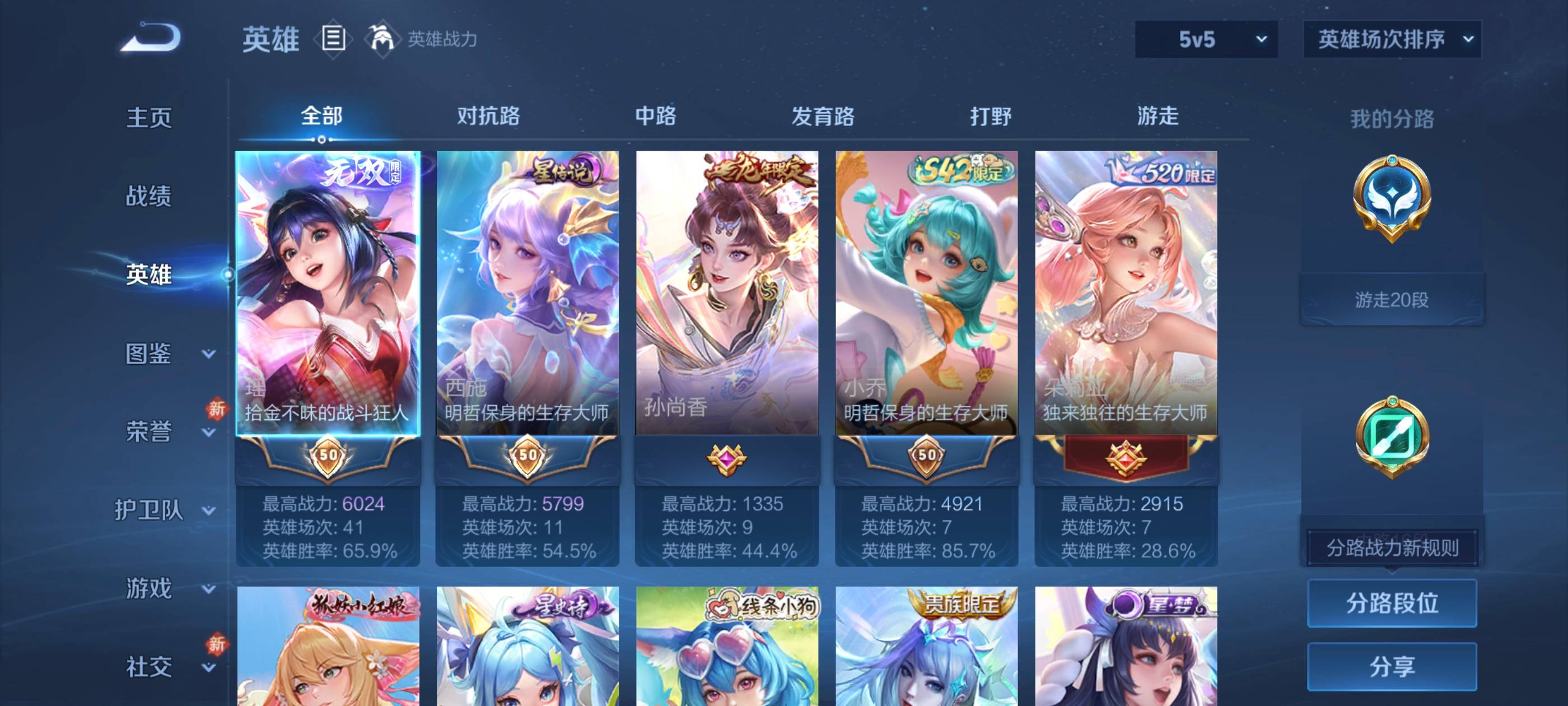Screen dimensions: 1568x706
Task: Switch to the 对抗路 lane tab
Action: pos(487,117)
